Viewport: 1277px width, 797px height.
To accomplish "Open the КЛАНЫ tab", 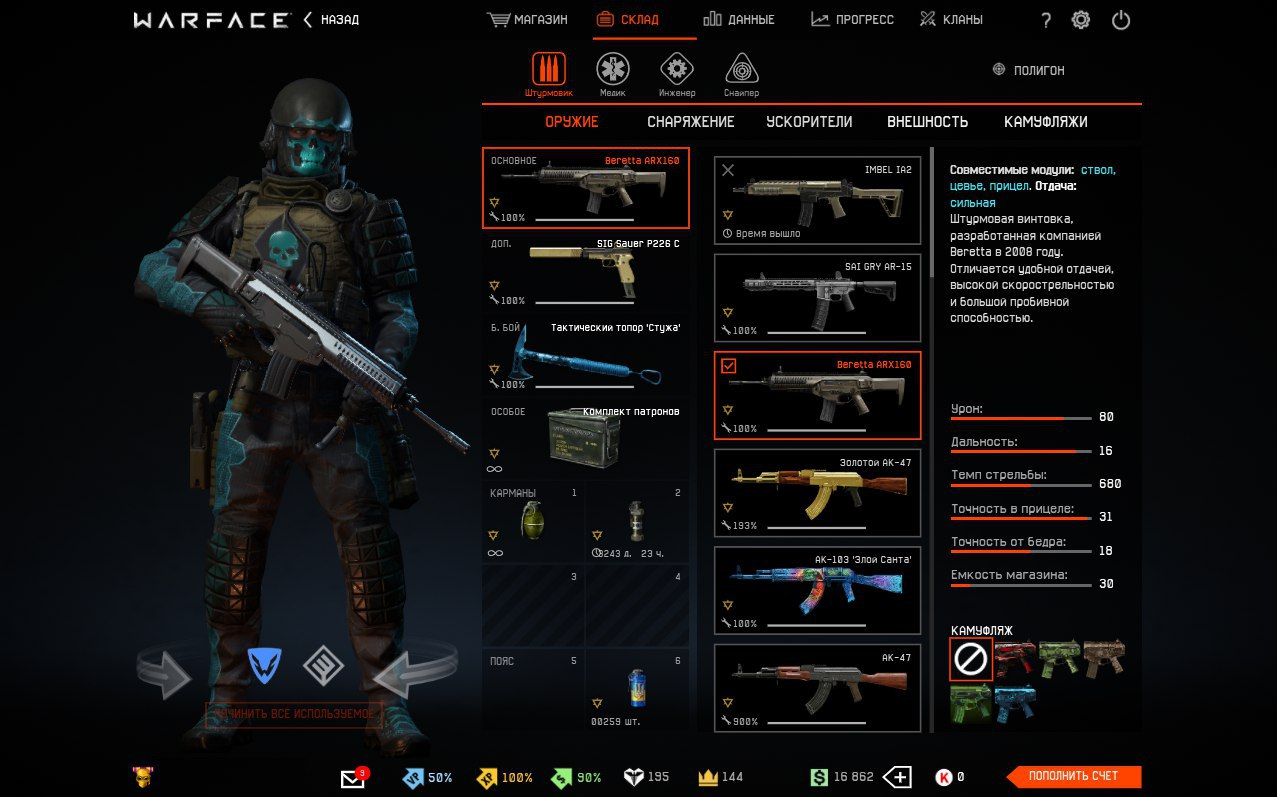I will coord(951,20).
